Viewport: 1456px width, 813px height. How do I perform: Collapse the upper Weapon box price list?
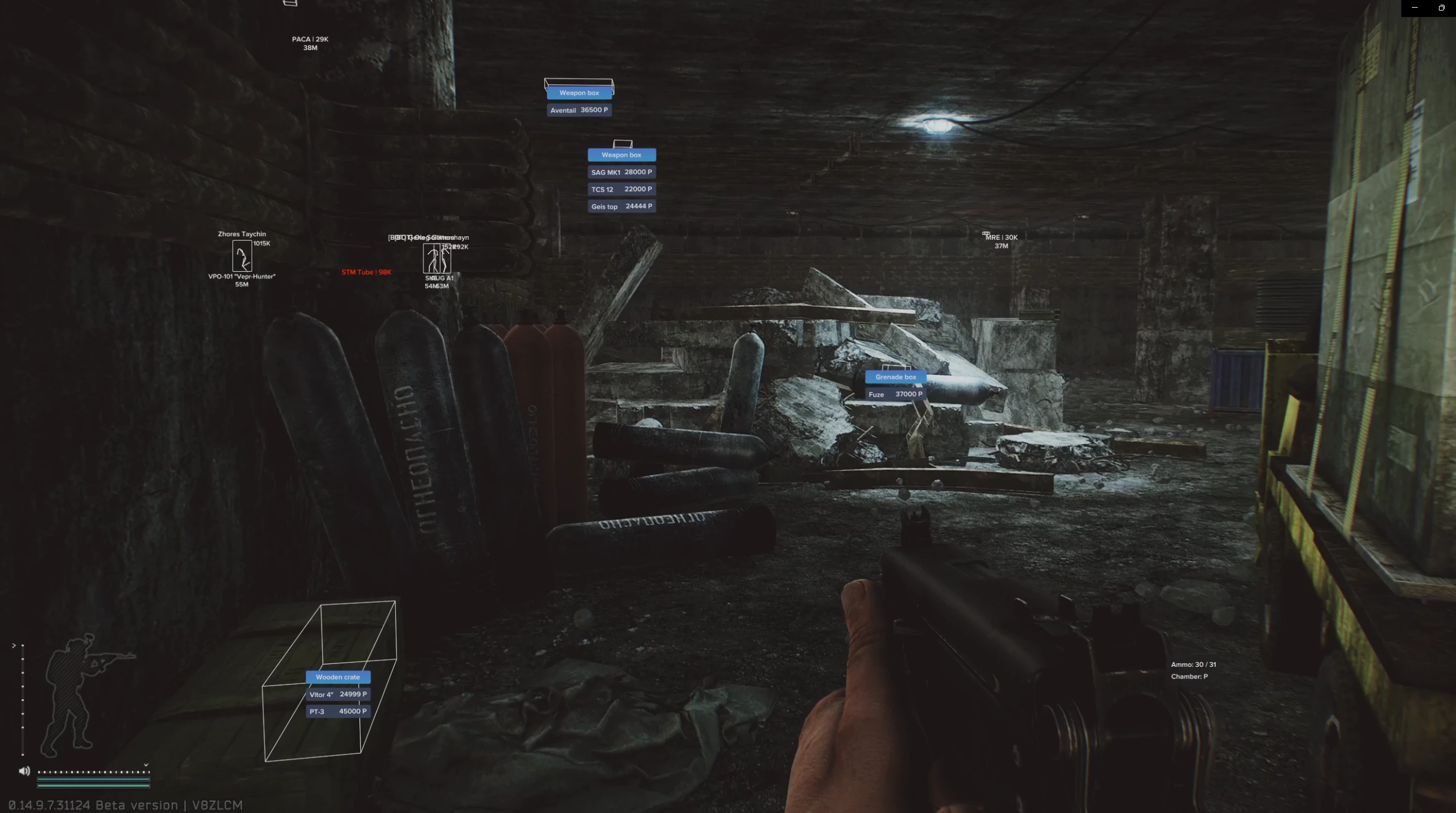coord(621,154)
